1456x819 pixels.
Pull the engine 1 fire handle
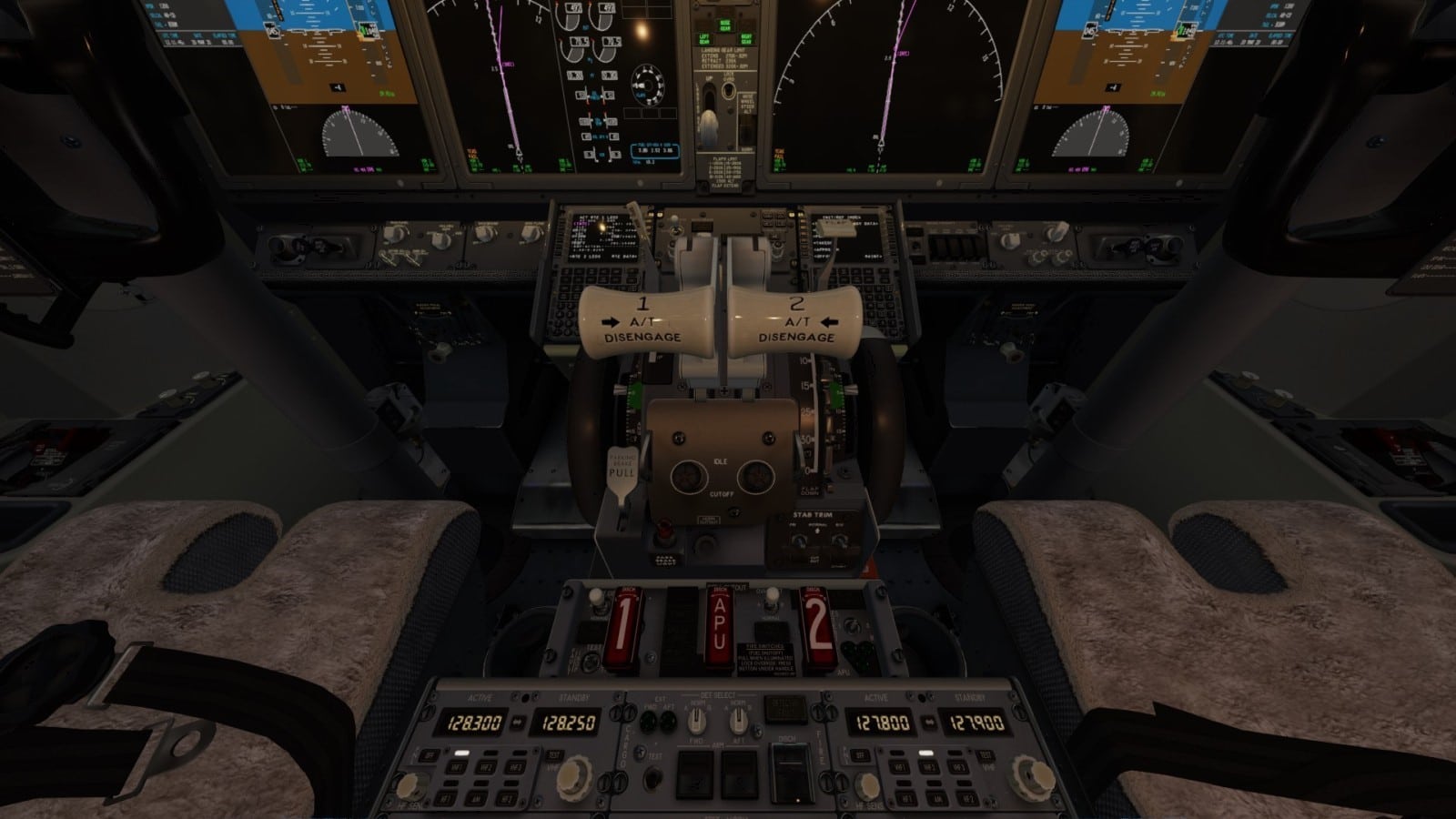coord(621,628)
